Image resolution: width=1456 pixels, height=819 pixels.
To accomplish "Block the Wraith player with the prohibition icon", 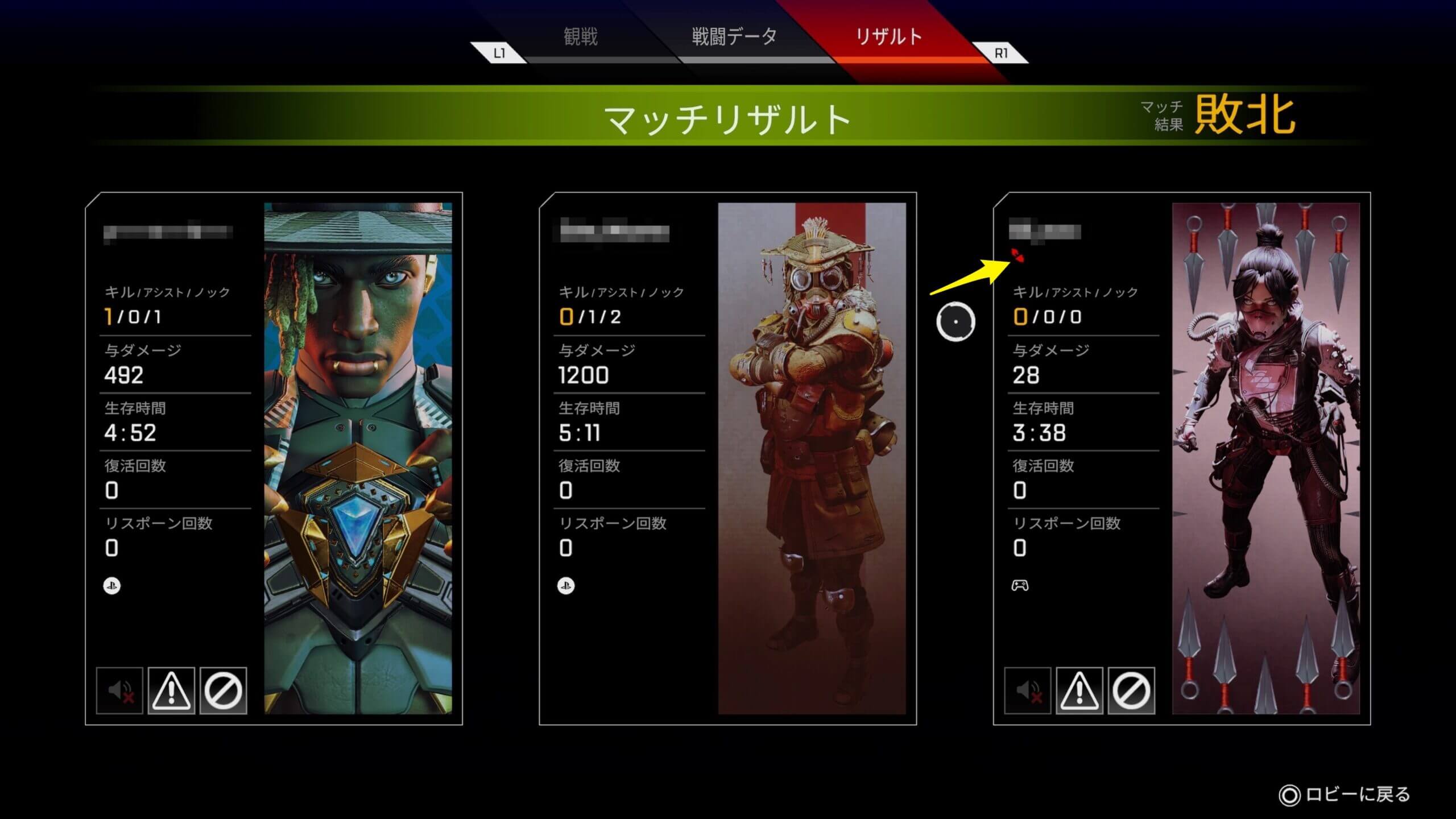I will tap(1131, 690).
